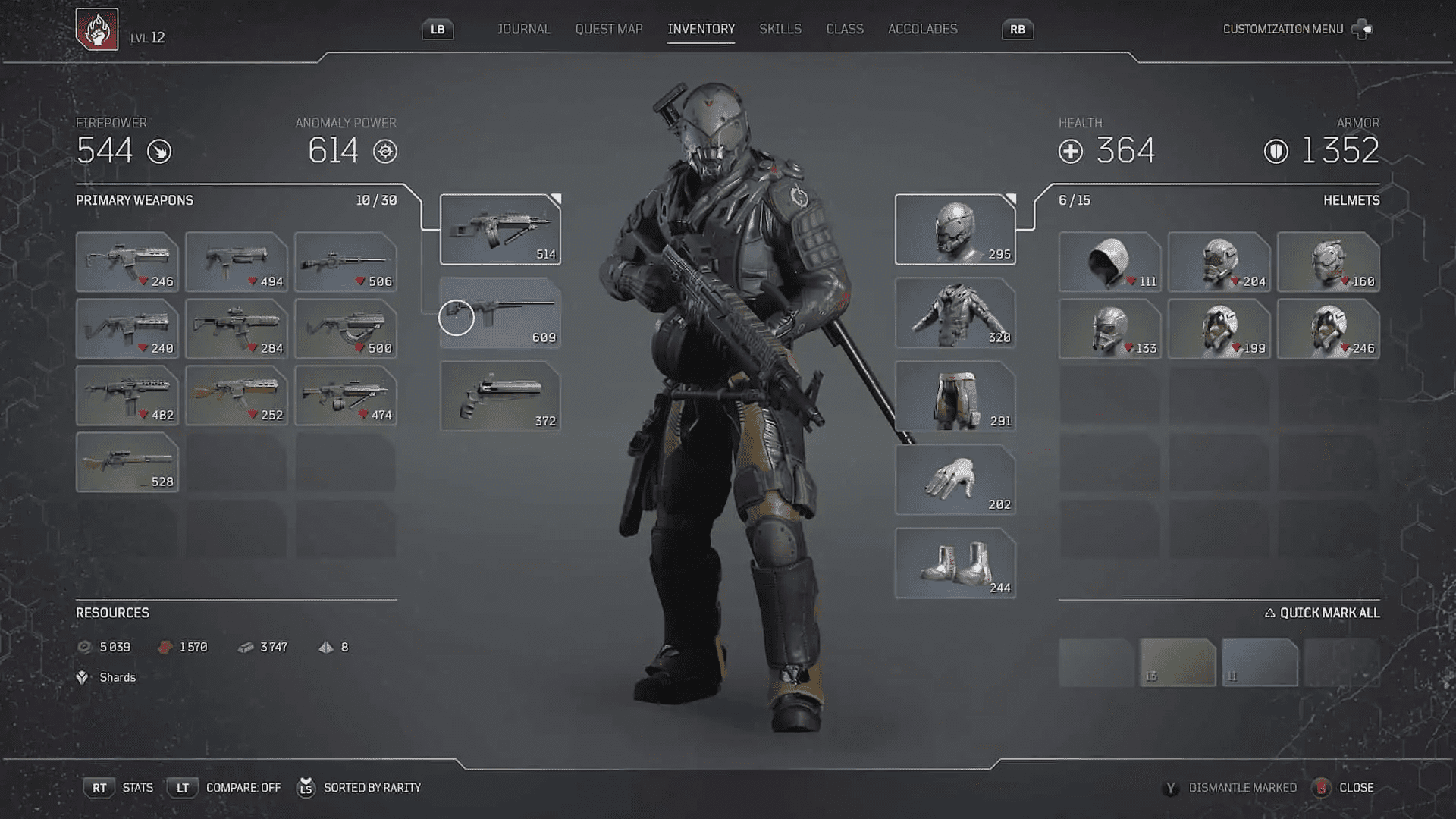1456x819 pixels.
Task: Click Quick Mark All
Action: [x=1322, y=613]
